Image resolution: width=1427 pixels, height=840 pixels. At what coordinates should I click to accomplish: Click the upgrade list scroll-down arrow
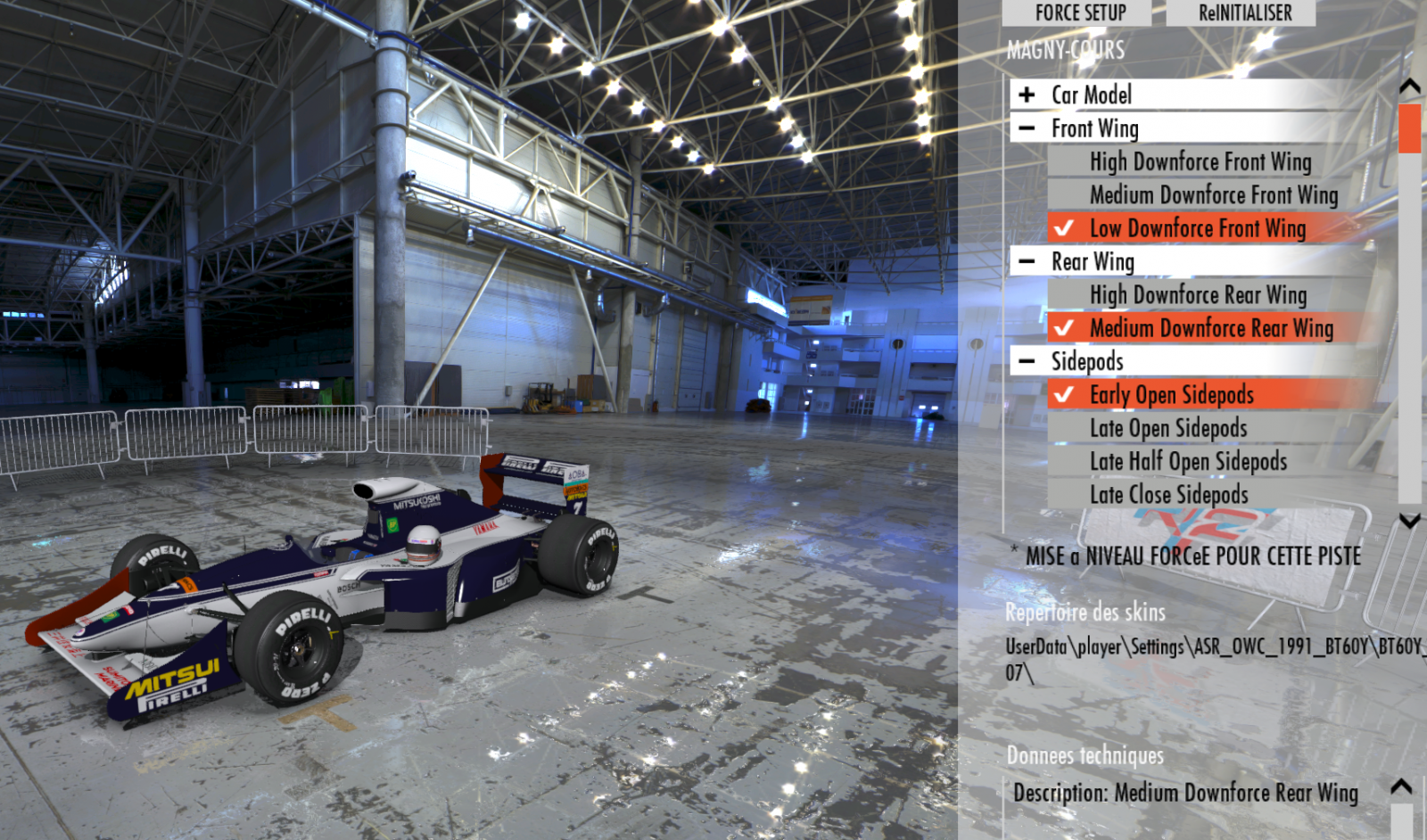1409,521
